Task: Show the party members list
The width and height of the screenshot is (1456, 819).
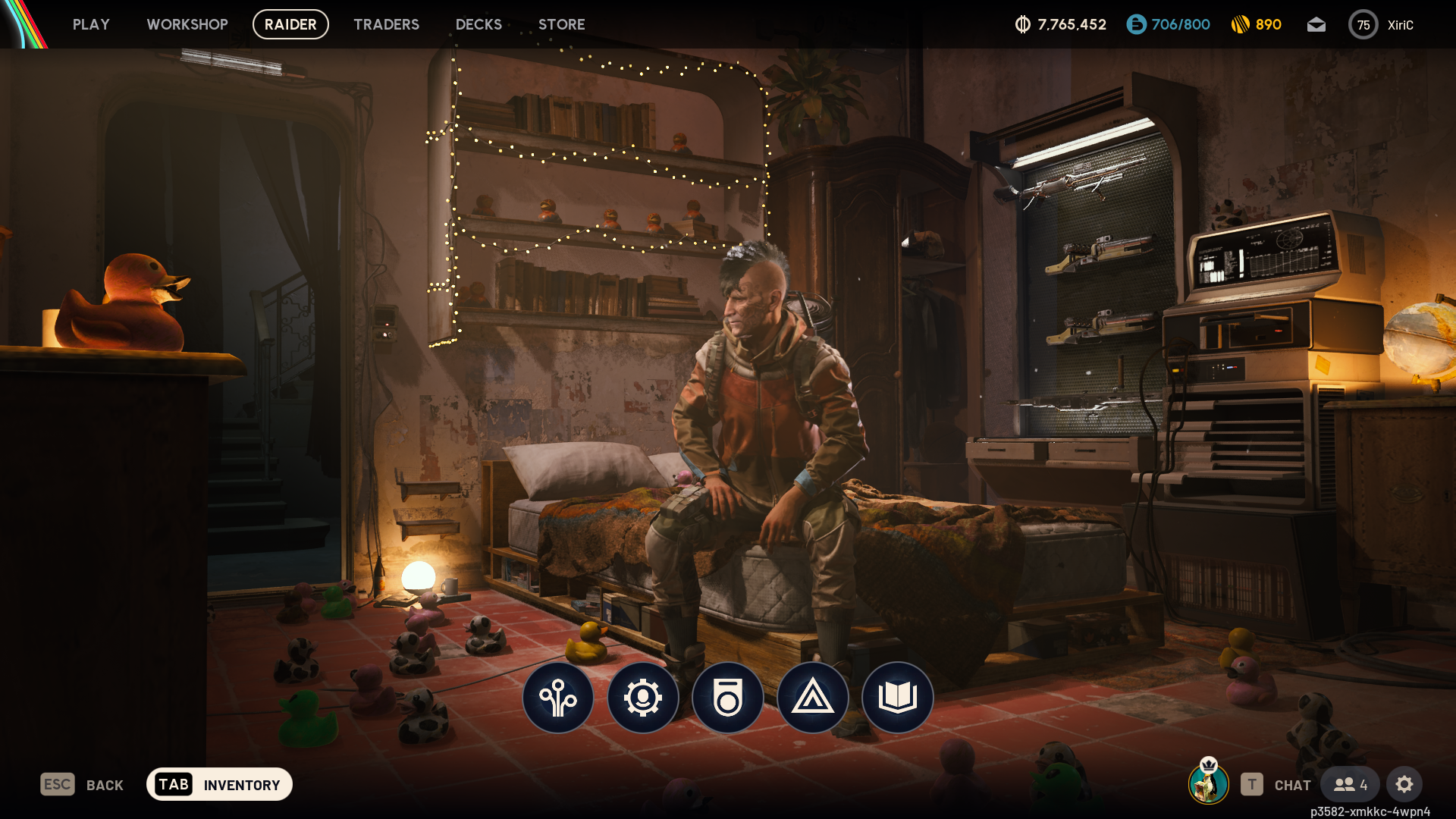Action: tap(1351, 785)
